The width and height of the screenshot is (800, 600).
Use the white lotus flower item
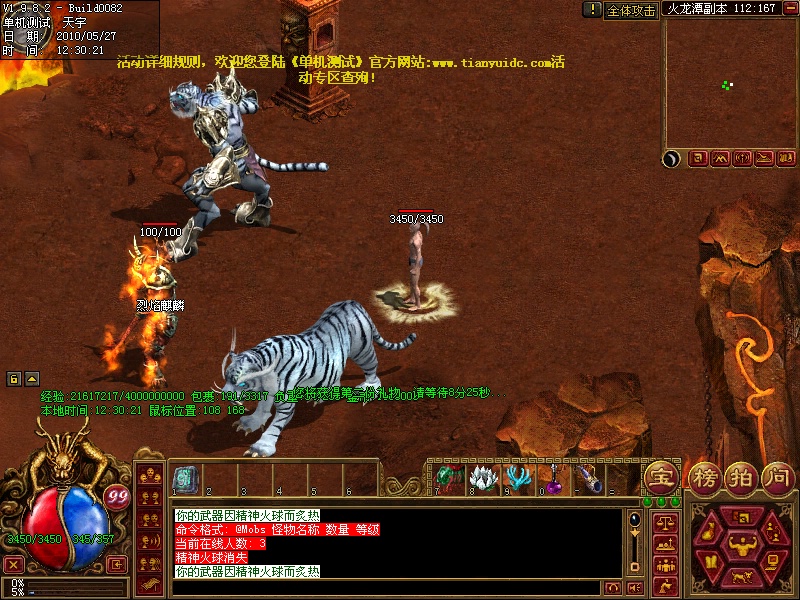point(483,478)
